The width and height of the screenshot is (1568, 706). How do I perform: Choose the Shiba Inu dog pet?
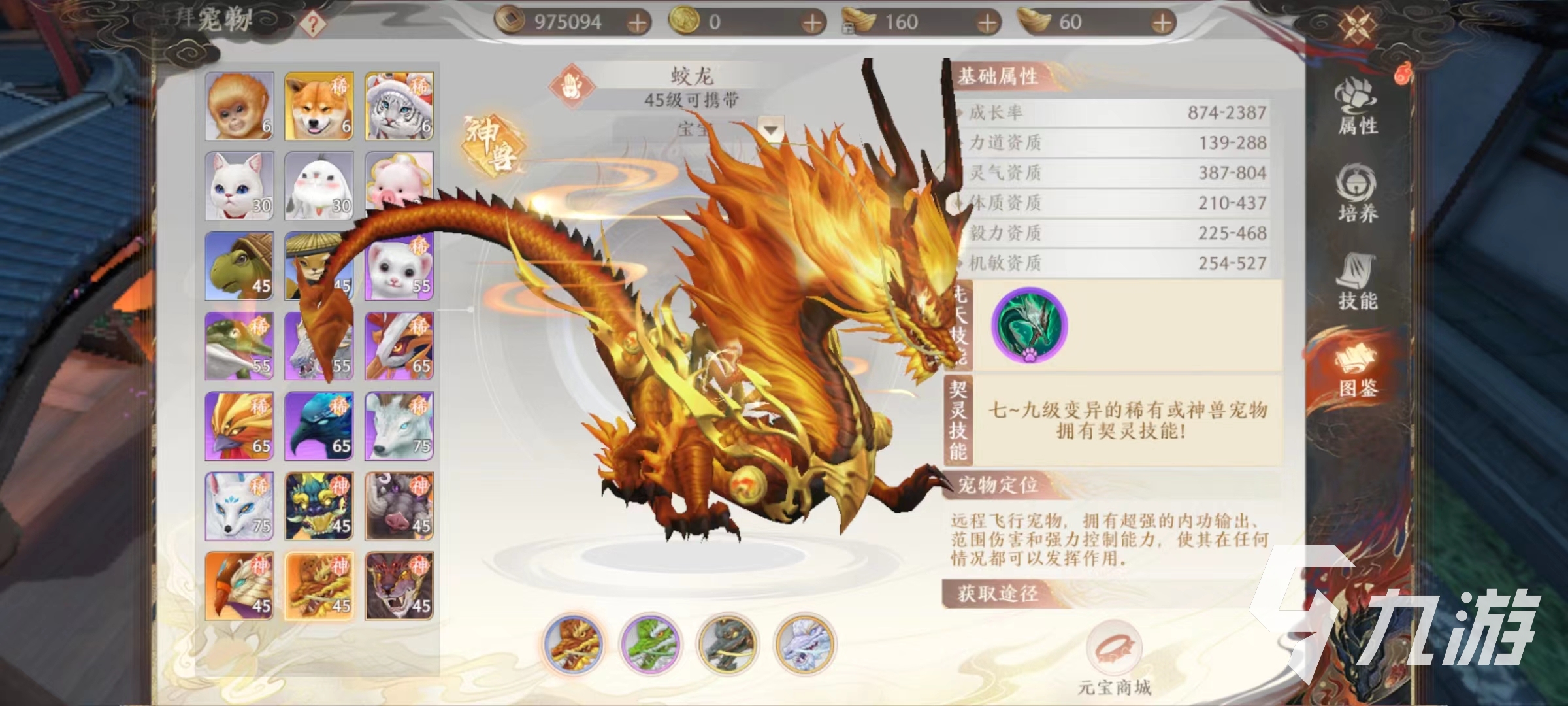[x=319, y=106]
